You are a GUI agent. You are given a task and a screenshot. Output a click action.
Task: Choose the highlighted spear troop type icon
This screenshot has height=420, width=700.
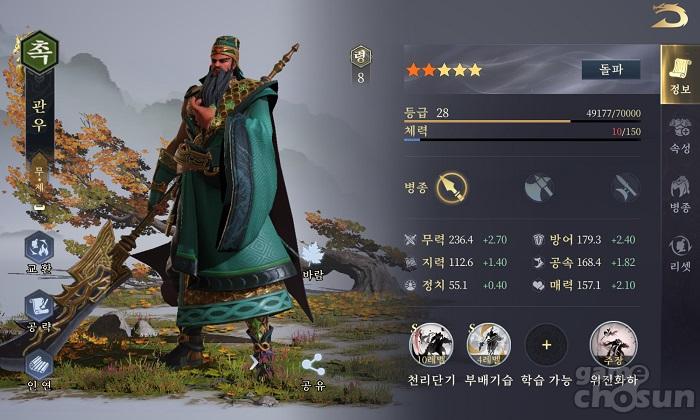tap(453, 186)
